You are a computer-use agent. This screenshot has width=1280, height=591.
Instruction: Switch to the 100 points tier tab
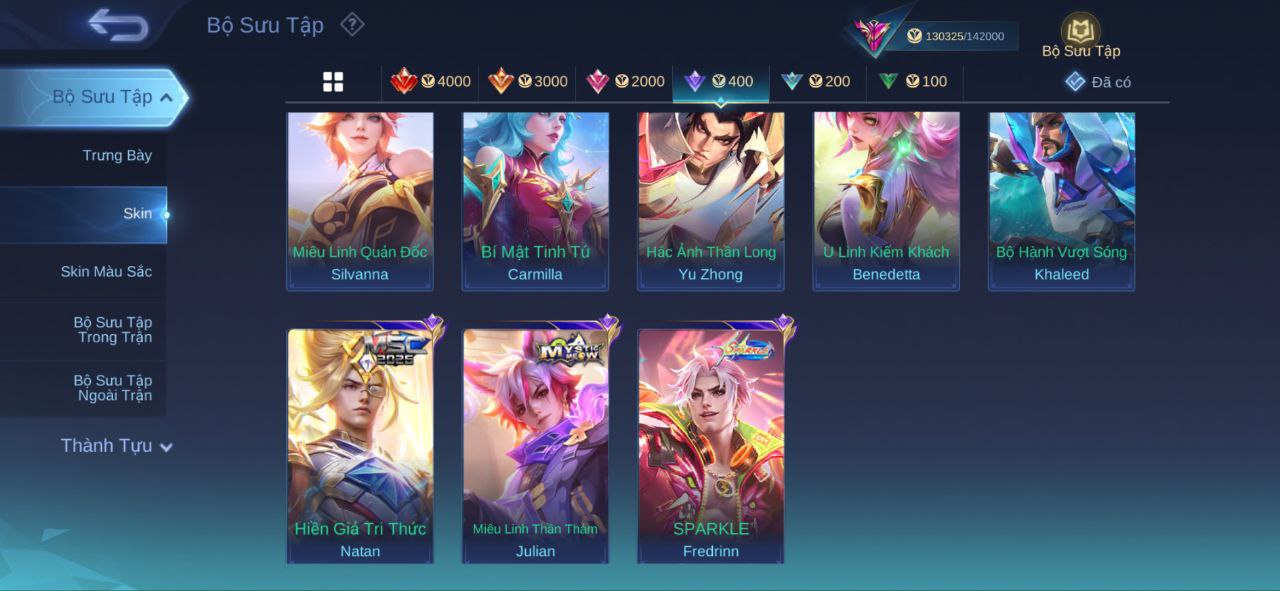point(913,82)
